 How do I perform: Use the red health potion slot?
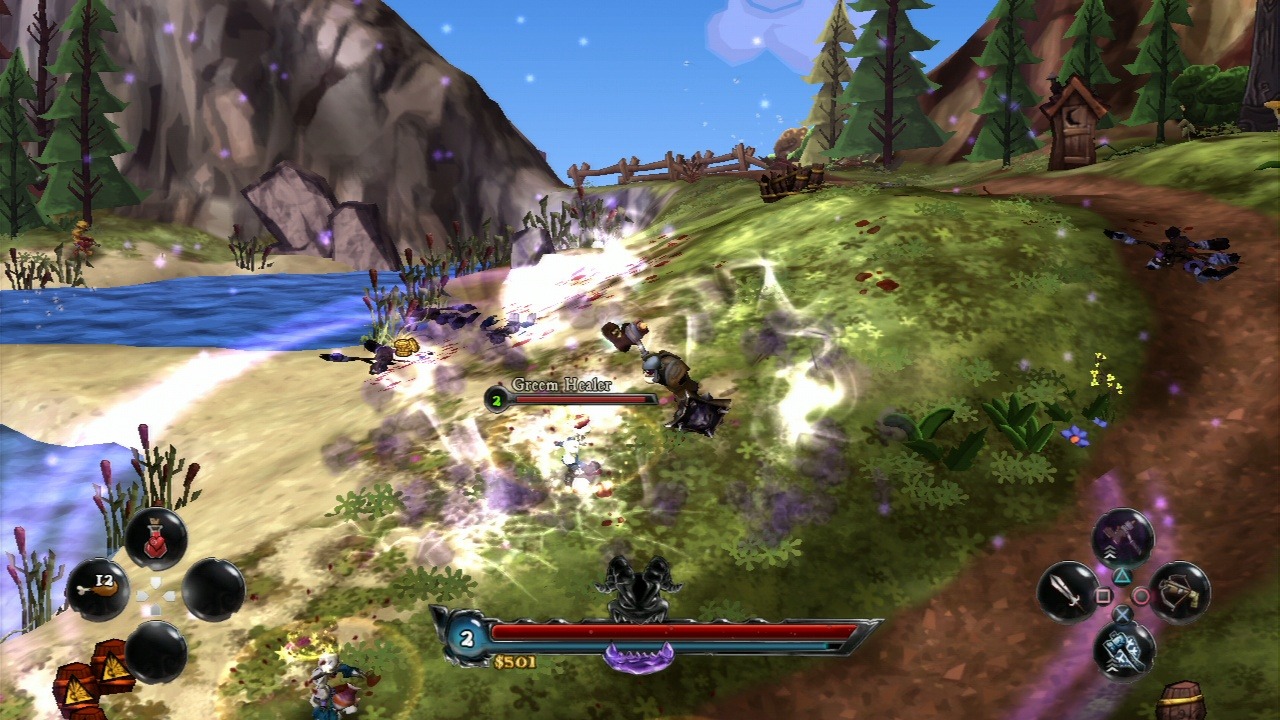tap(156, 539)
